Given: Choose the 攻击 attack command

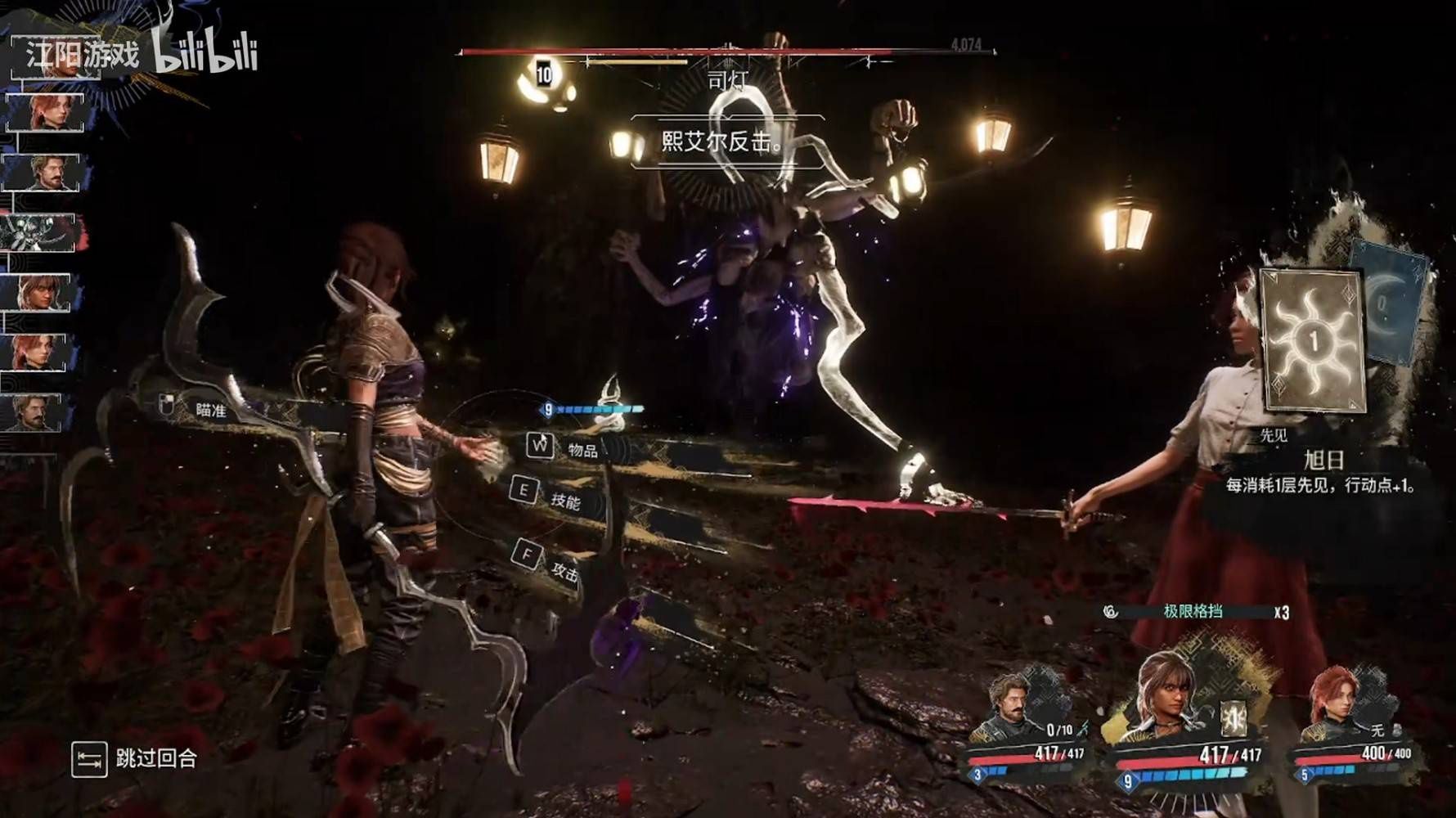Looking at the screenshot, I should pos(548,563).
